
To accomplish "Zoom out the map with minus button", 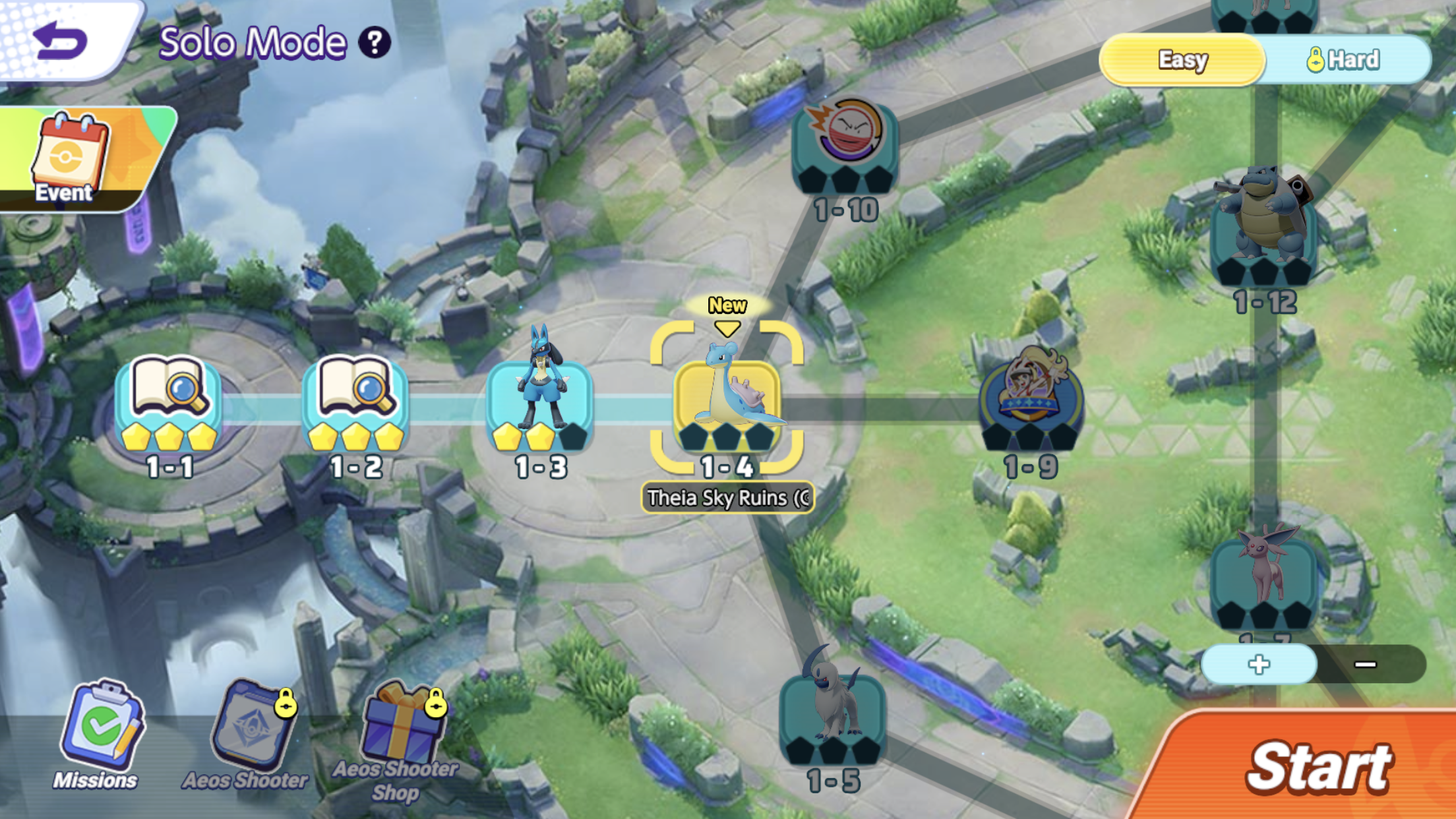I will pyautogui.click(x=1366, y=664).
